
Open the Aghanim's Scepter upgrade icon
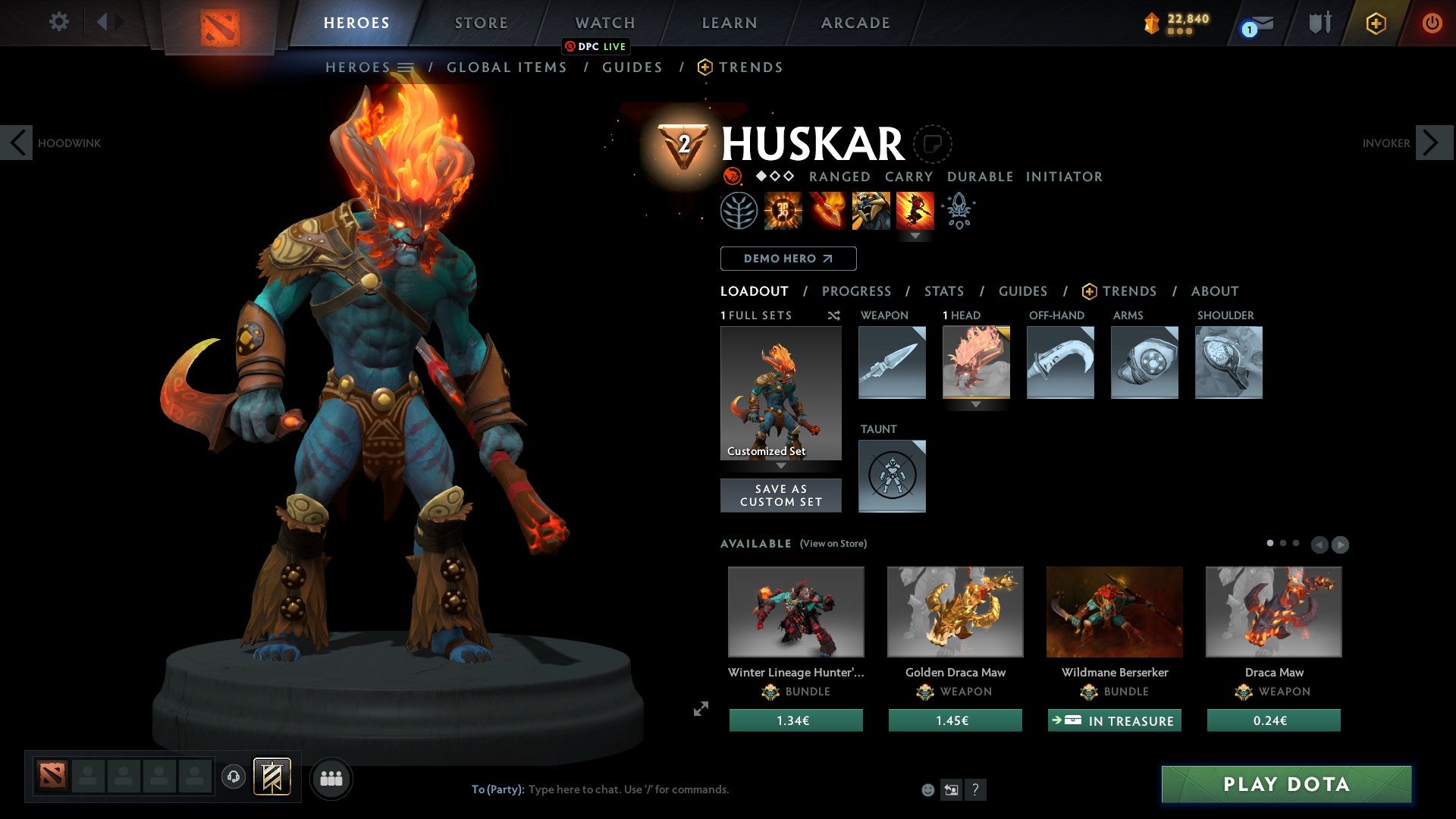959,210
